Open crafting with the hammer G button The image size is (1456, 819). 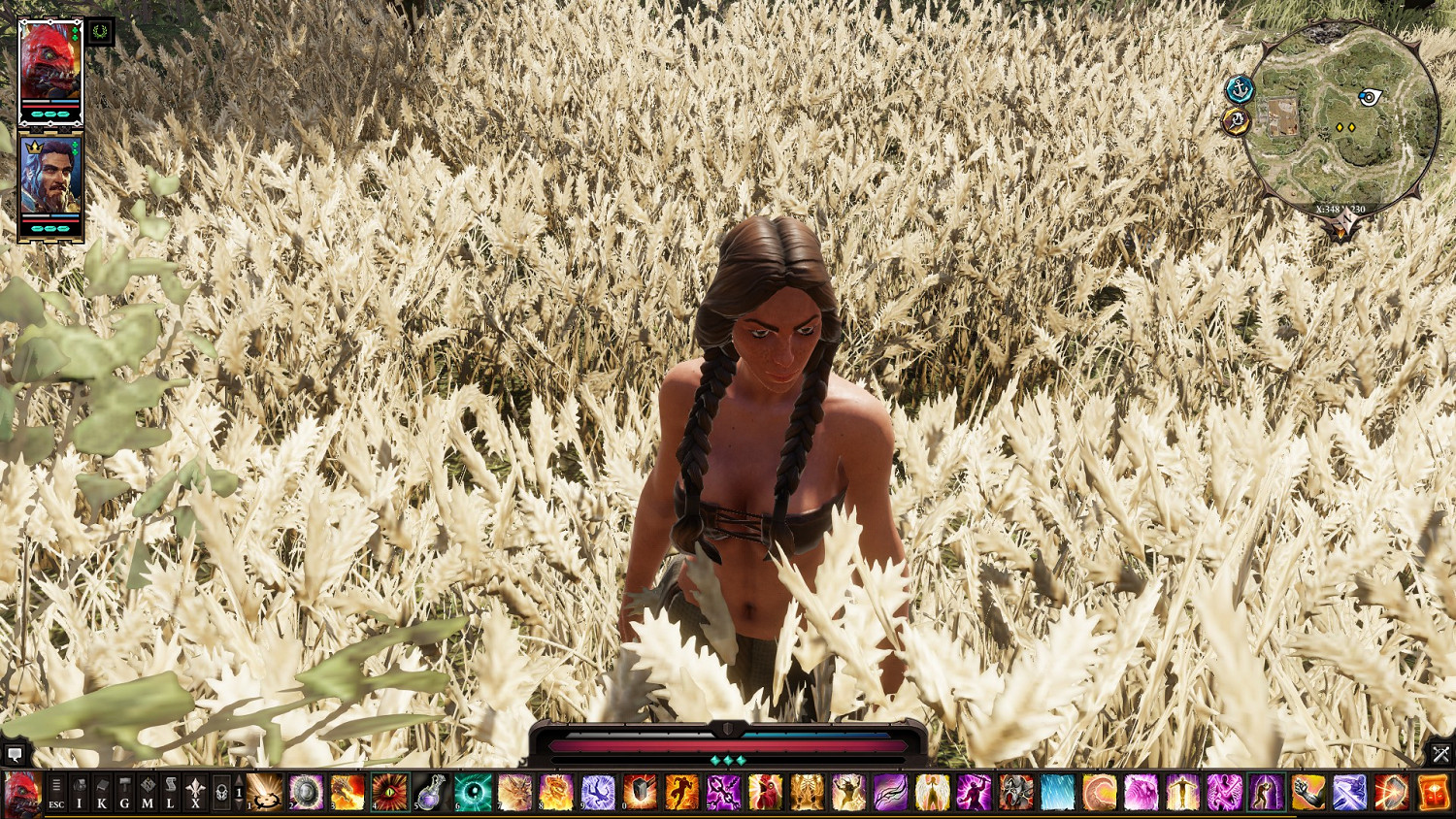click(x=124, y=792)
